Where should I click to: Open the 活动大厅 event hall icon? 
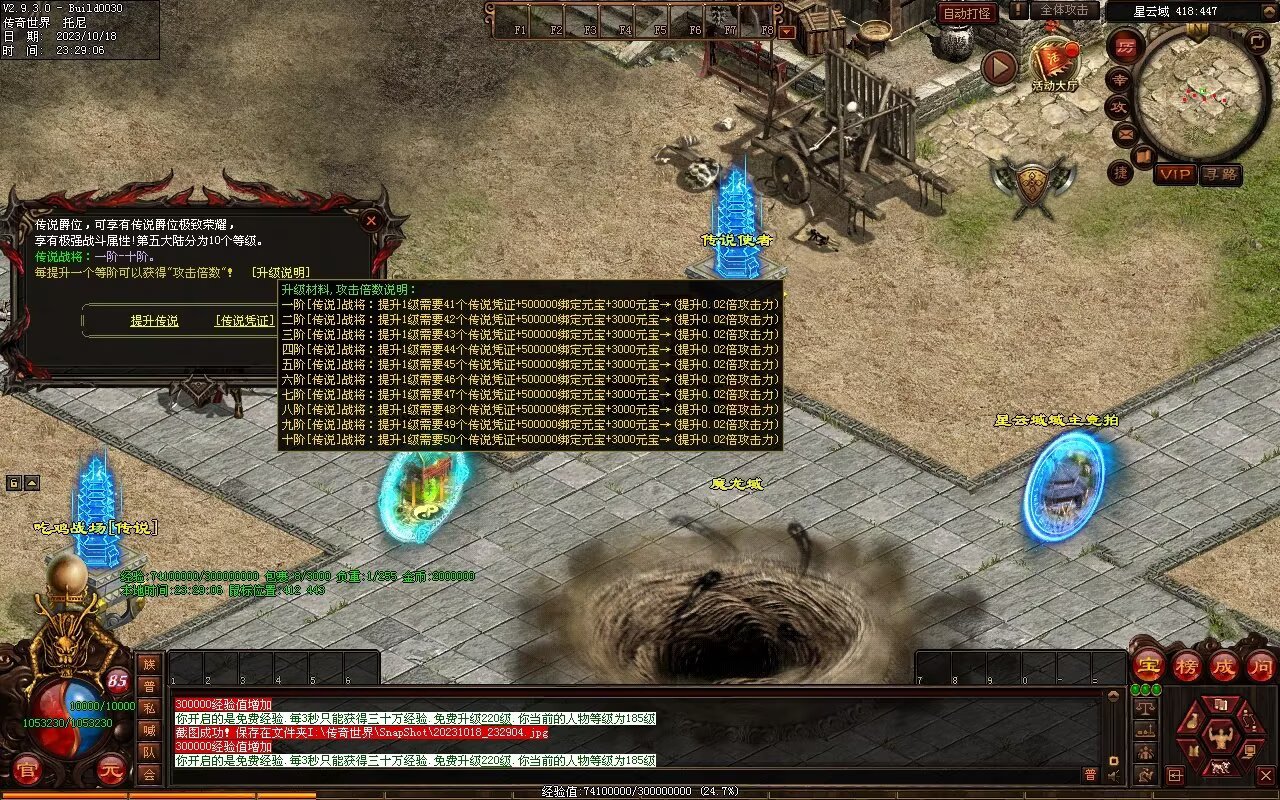(1055, 64)
